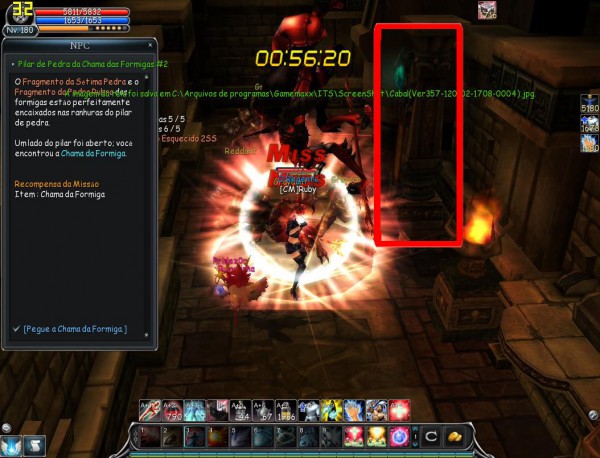
Task: Open the shield icon at bottom-left corner
Action: (34, 445)
